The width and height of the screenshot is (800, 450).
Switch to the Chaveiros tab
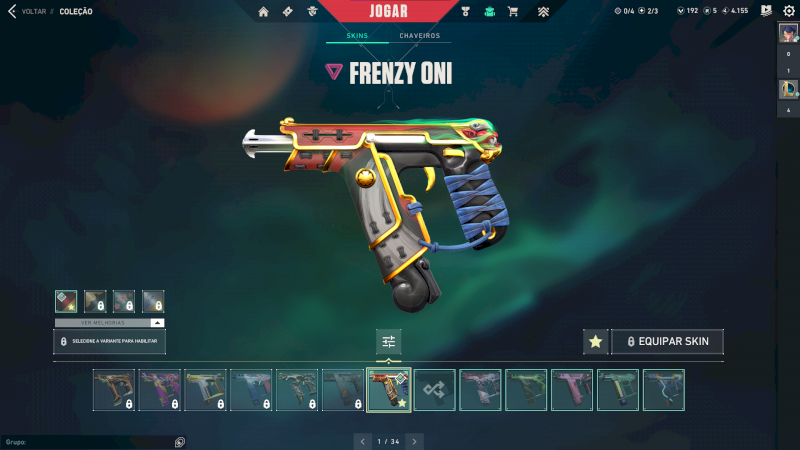[419, 36]
